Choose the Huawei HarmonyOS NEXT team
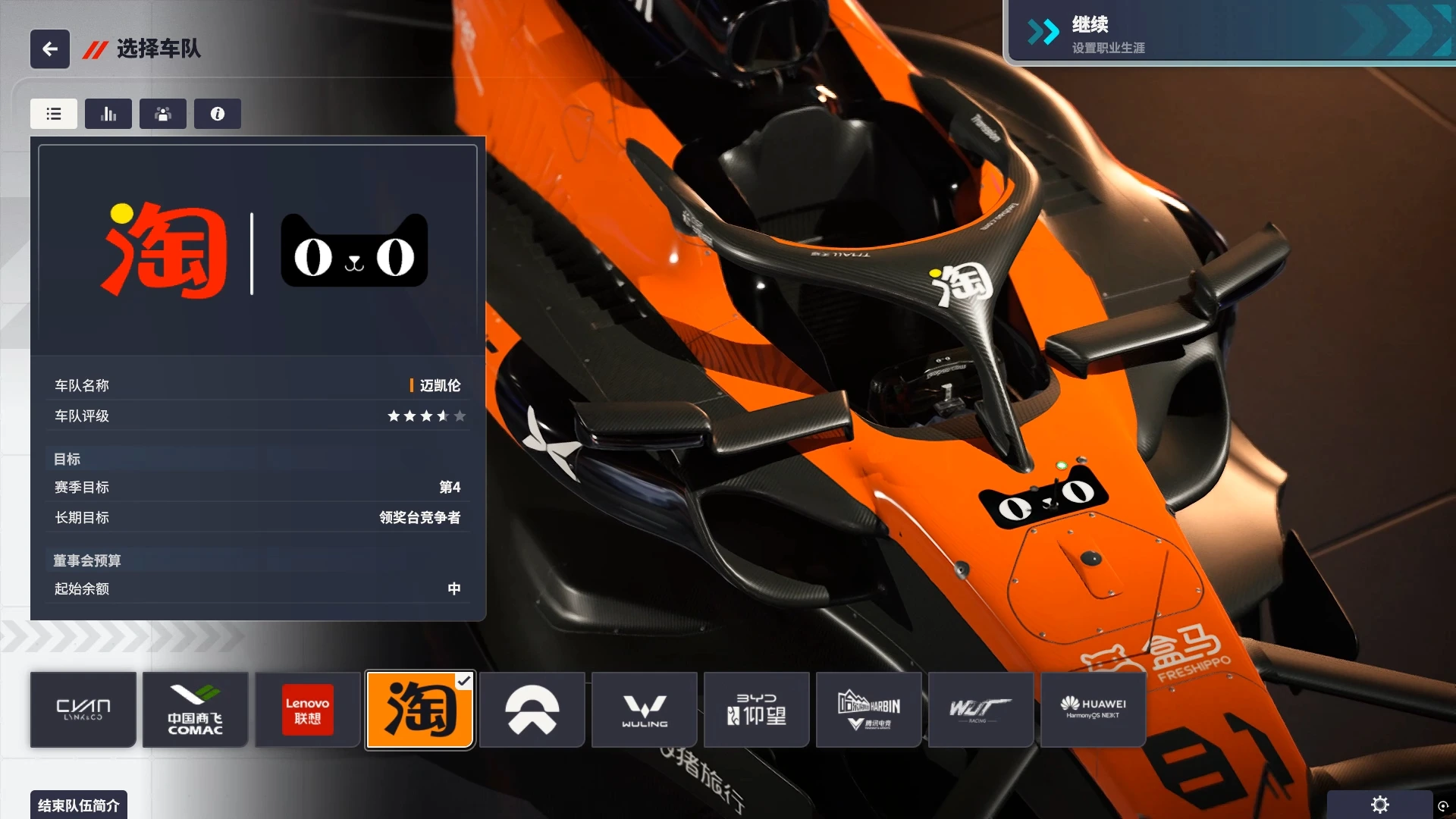1456x819 pixels. [1093, 710]
